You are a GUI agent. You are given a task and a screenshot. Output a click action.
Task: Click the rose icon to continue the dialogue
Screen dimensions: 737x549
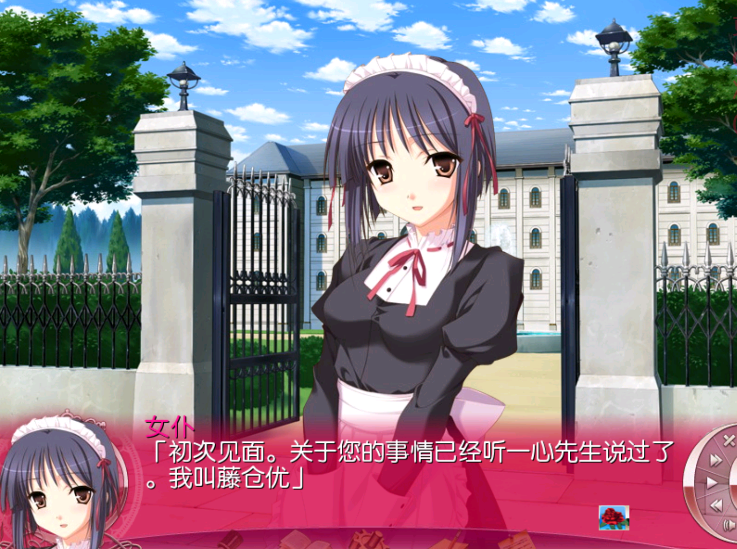(613, 517)
